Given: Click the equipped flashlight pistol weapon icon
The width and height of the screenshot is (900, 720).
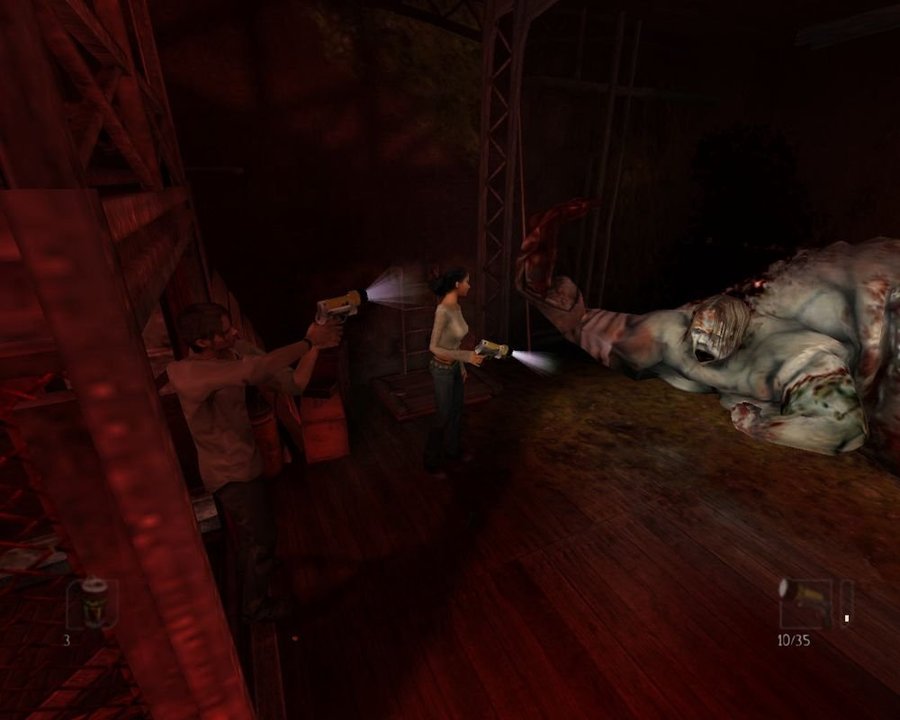Looking at the screenshot, I should [804, 602].
